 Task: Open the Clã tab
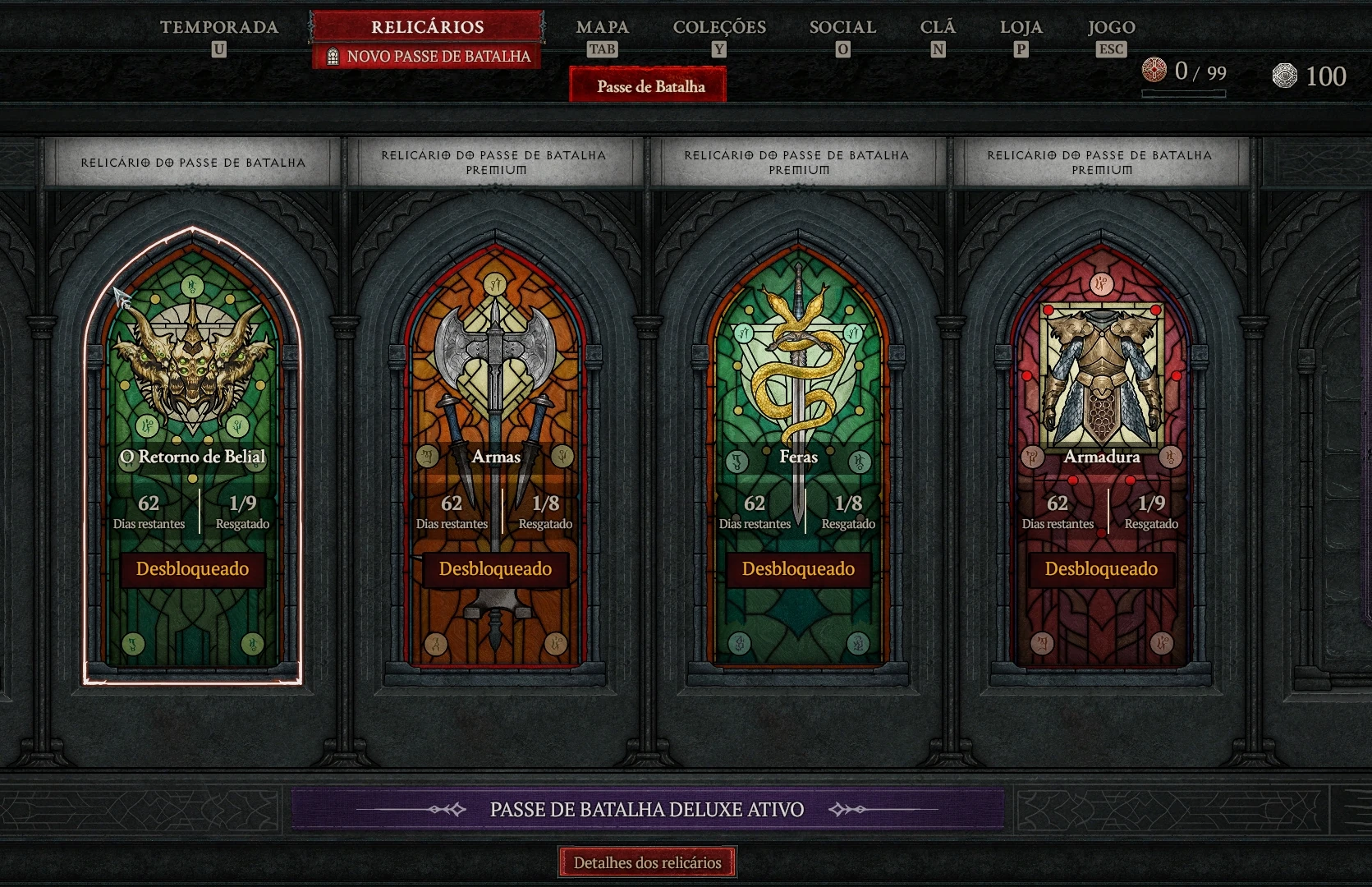pos(938,28)
